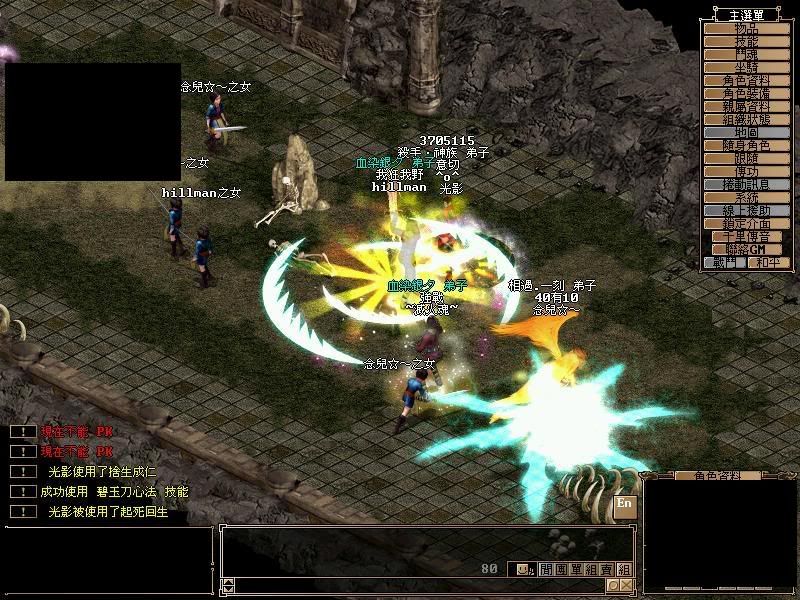Viewport: 800px width, 600px height.
Task: Select the 坐騎 mount menu entry
Action: coord(745,68)
